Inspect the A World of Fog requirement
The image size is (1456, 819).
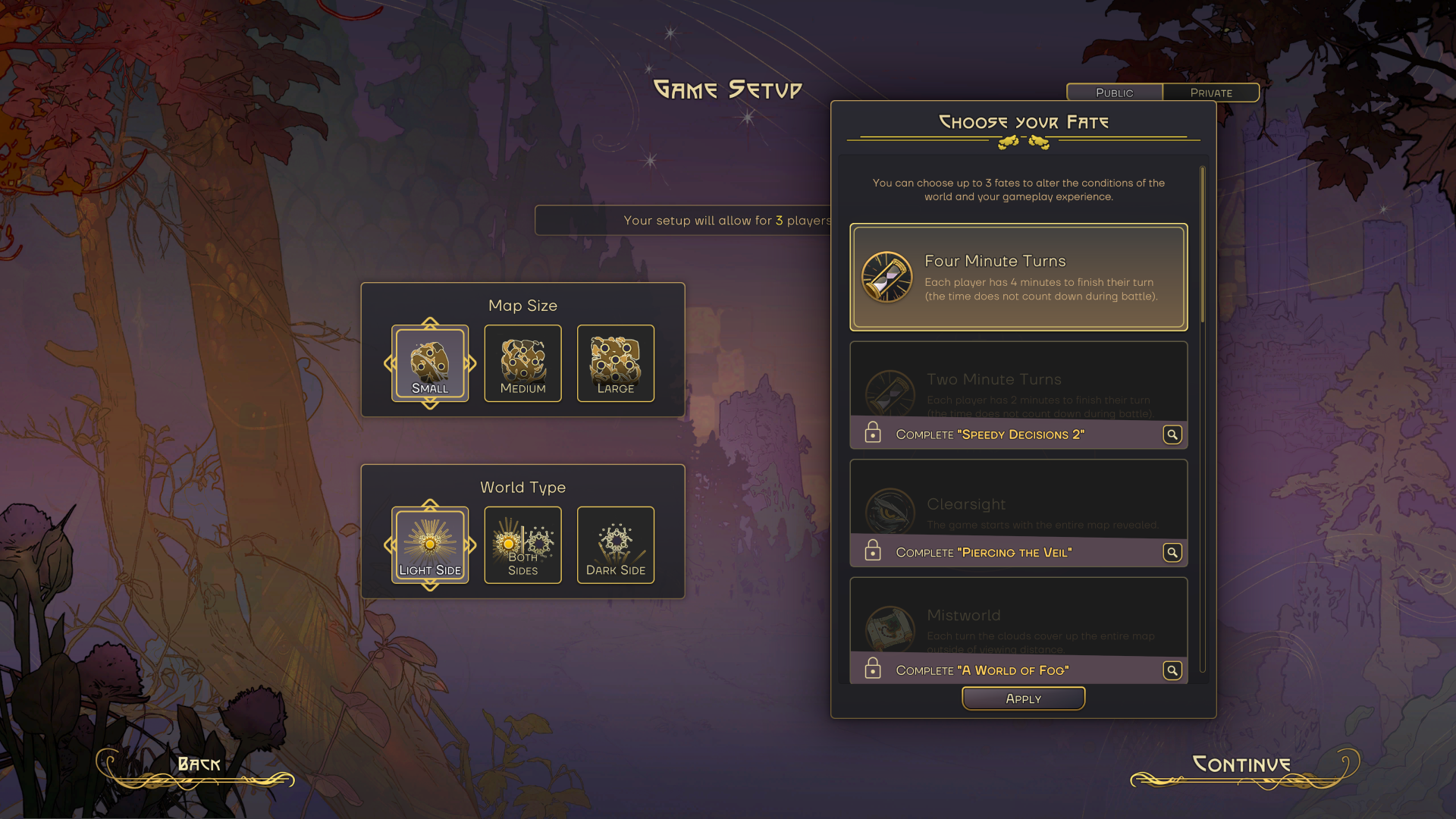tap(1172, 670)
